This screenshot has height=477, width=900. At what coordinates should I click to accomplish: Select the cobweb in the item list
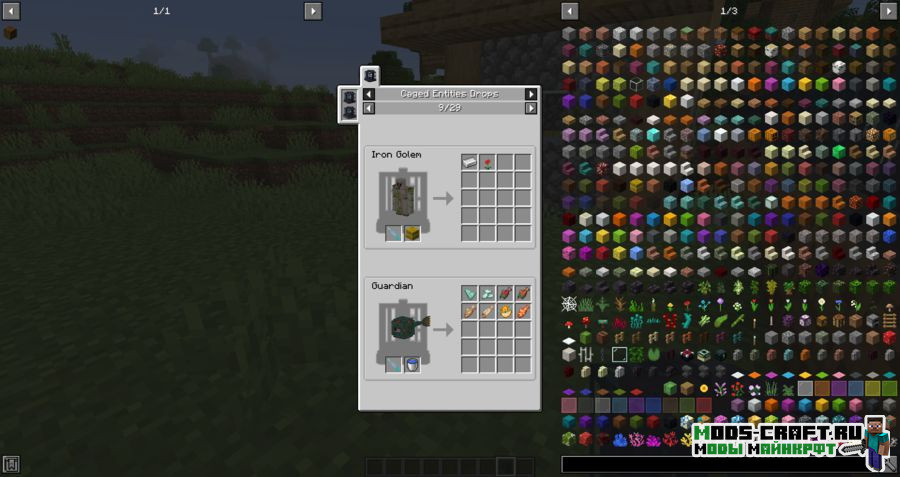pos(569,303)
